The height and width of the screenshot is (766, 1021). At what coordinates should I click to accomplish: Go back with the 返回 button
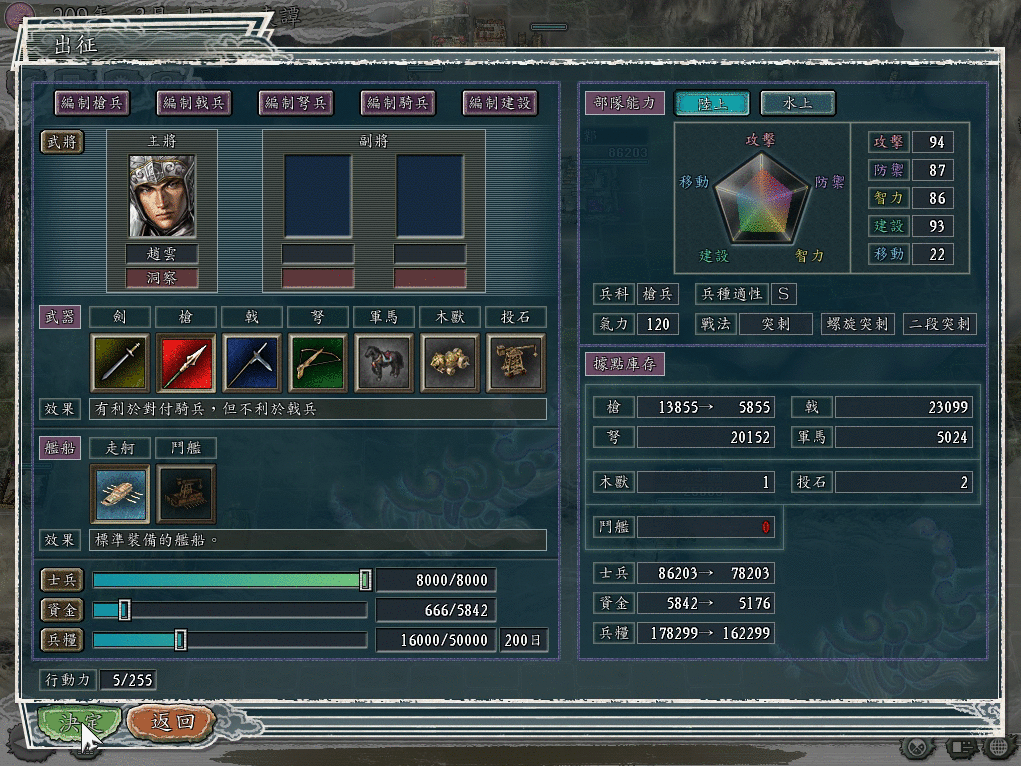171,722
